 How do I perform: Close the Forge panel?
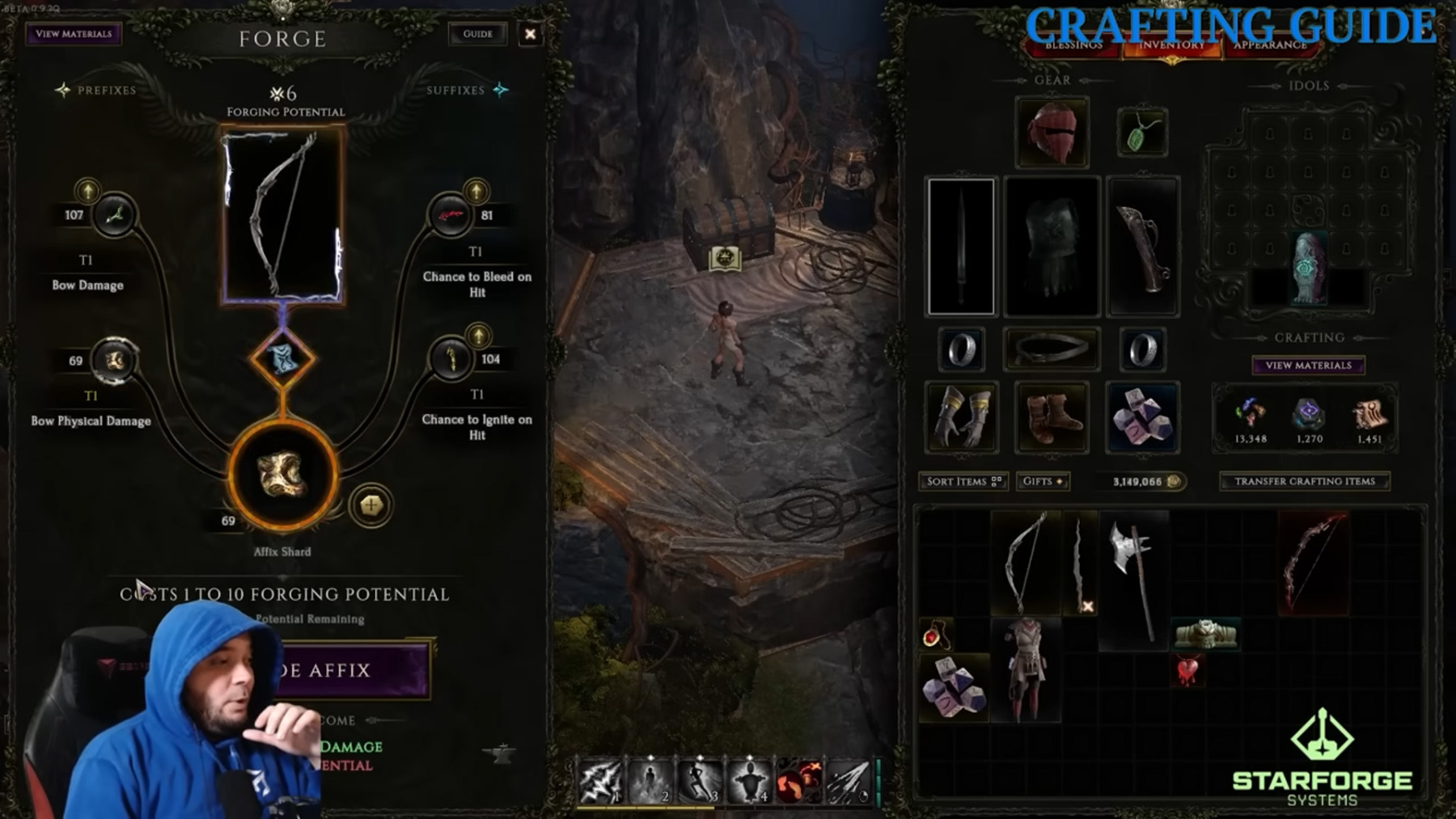pos(530,34)
